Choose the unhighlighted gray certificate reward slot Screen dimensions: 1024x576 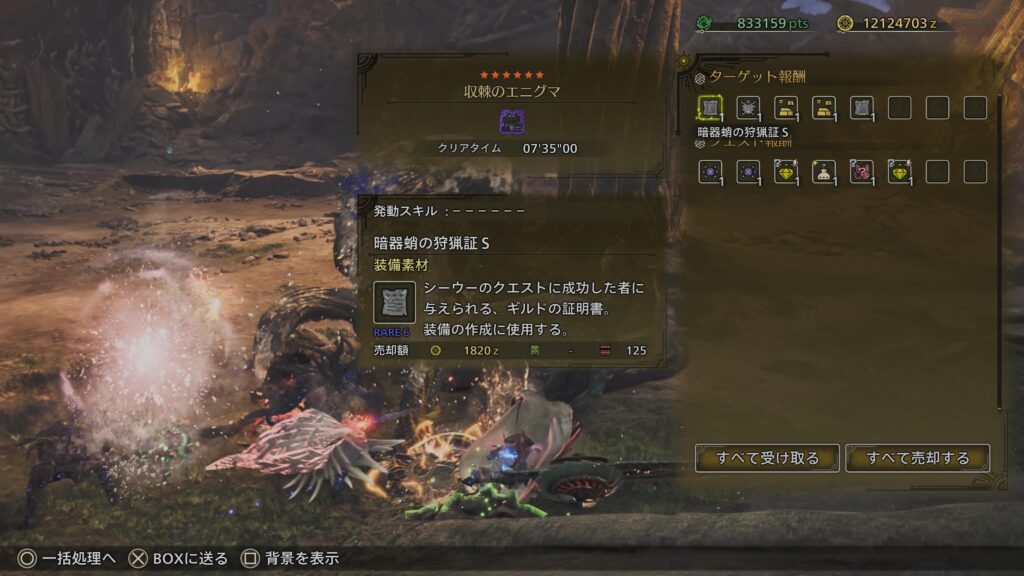coord(862,108)
